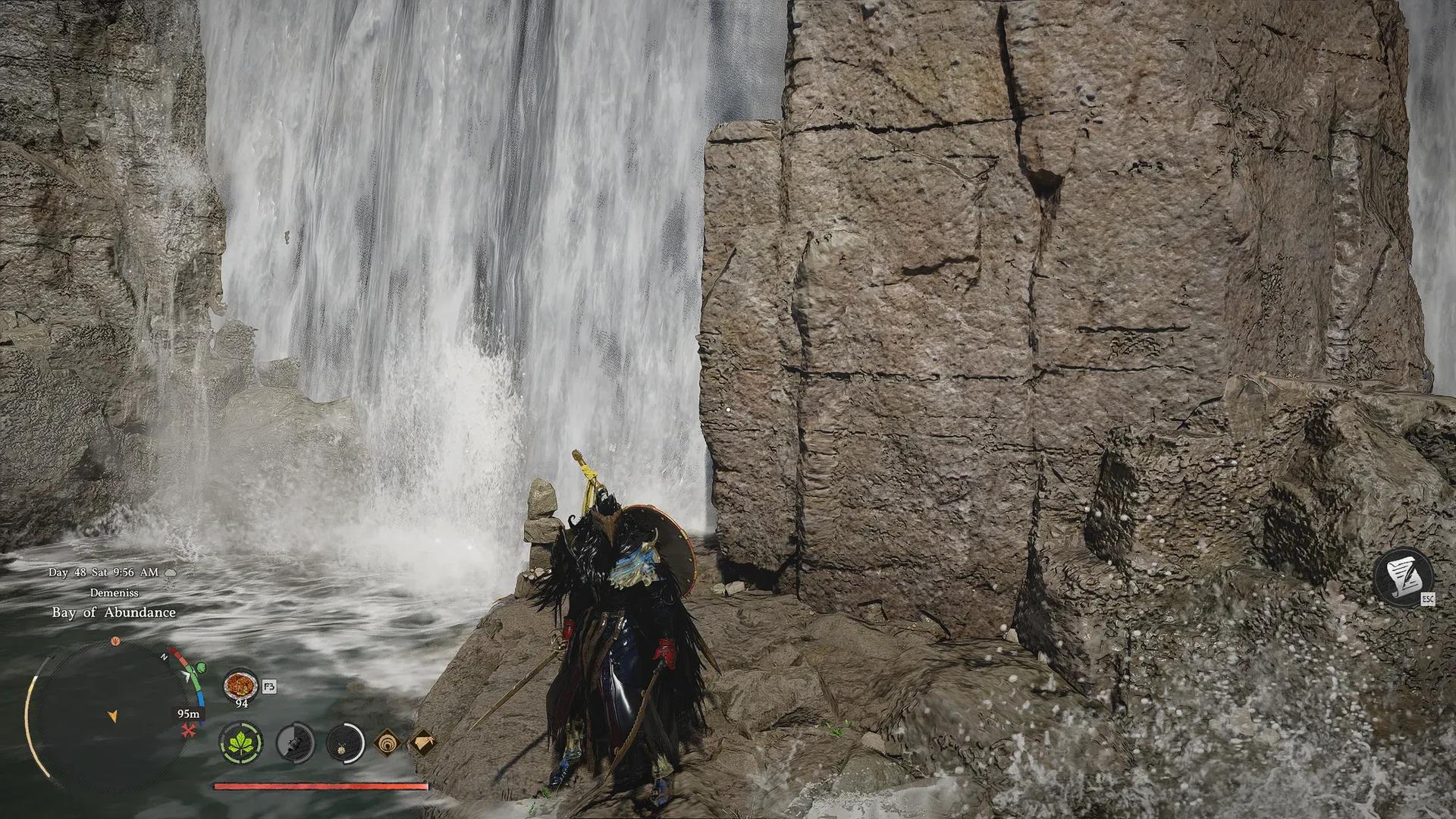Screen dimensions: 1456x819
Task: Click the F3 keybind prompt next to the food
Action: tap(269, 687)
